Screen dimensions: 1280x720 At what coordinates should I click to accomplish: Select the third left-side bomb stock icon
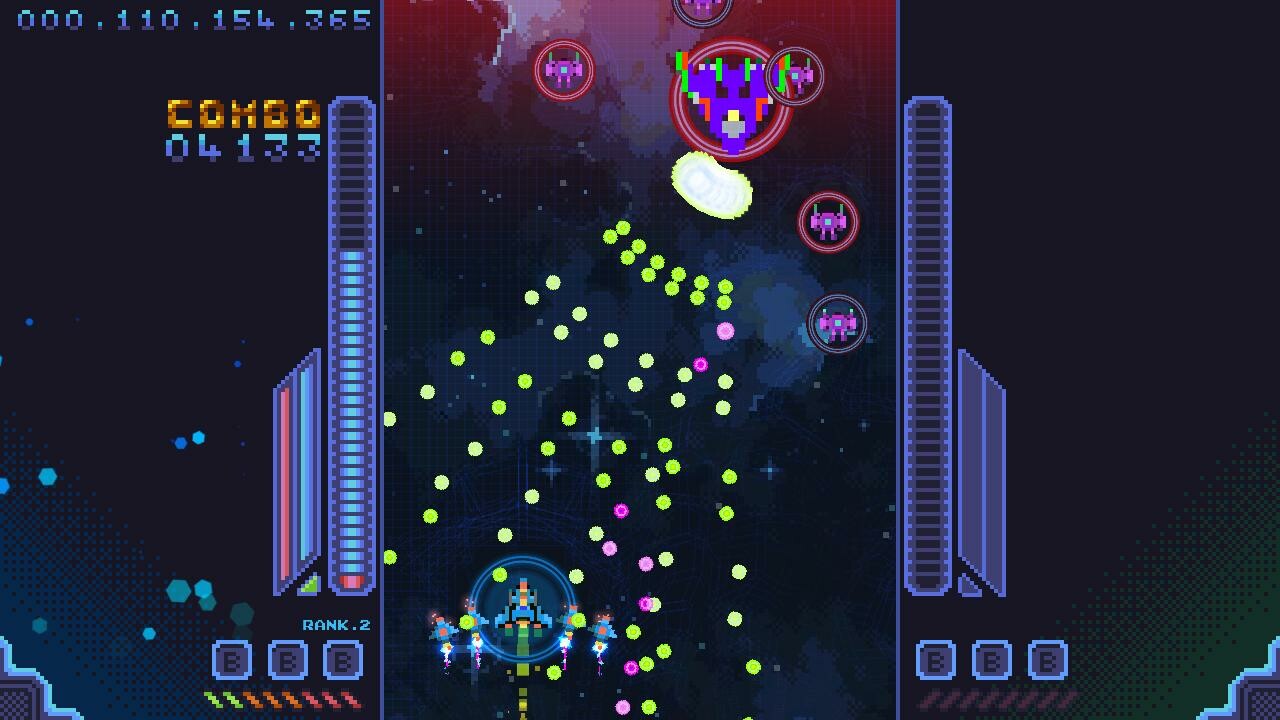(x=341, y=660)
